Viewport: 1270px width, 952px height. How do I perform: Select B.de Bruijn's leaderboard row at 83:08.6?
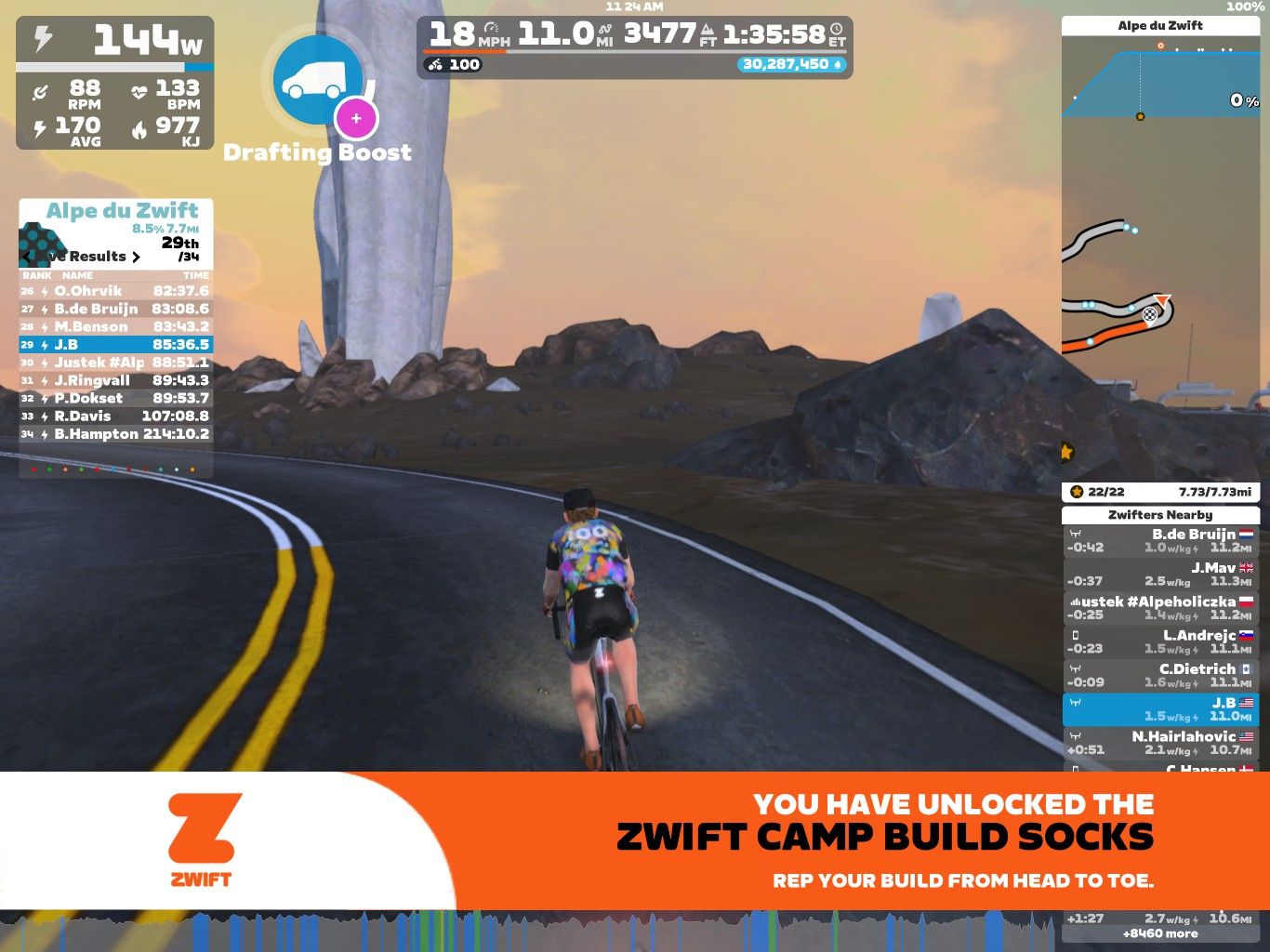coord(116,309)
